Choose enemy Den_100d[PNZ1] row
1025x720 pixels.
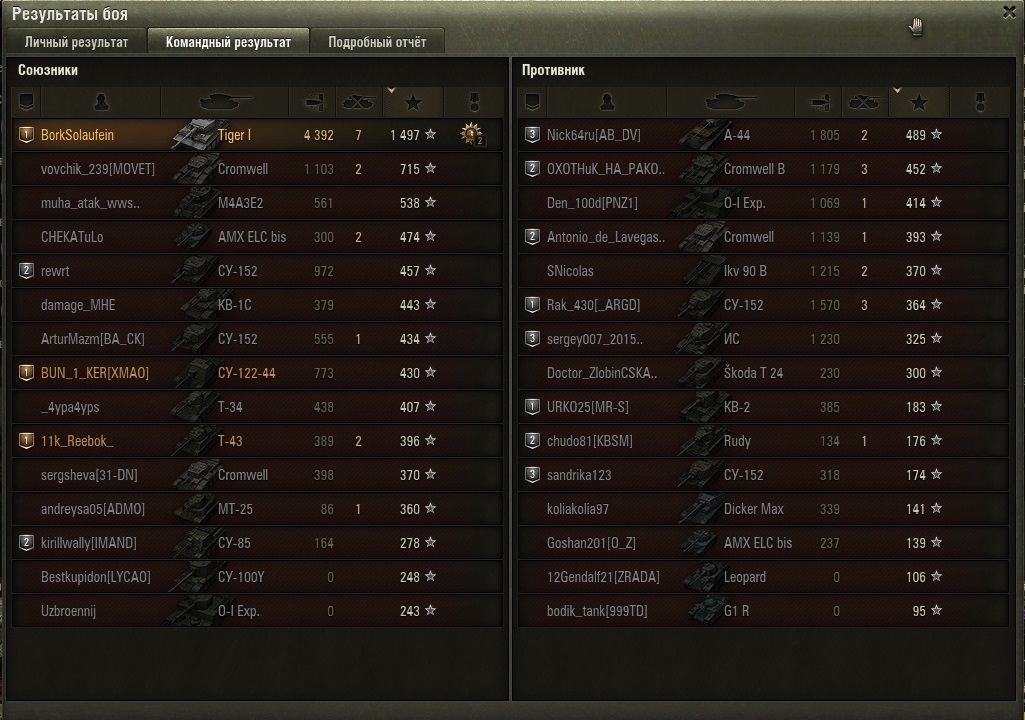tap(763, 203)
